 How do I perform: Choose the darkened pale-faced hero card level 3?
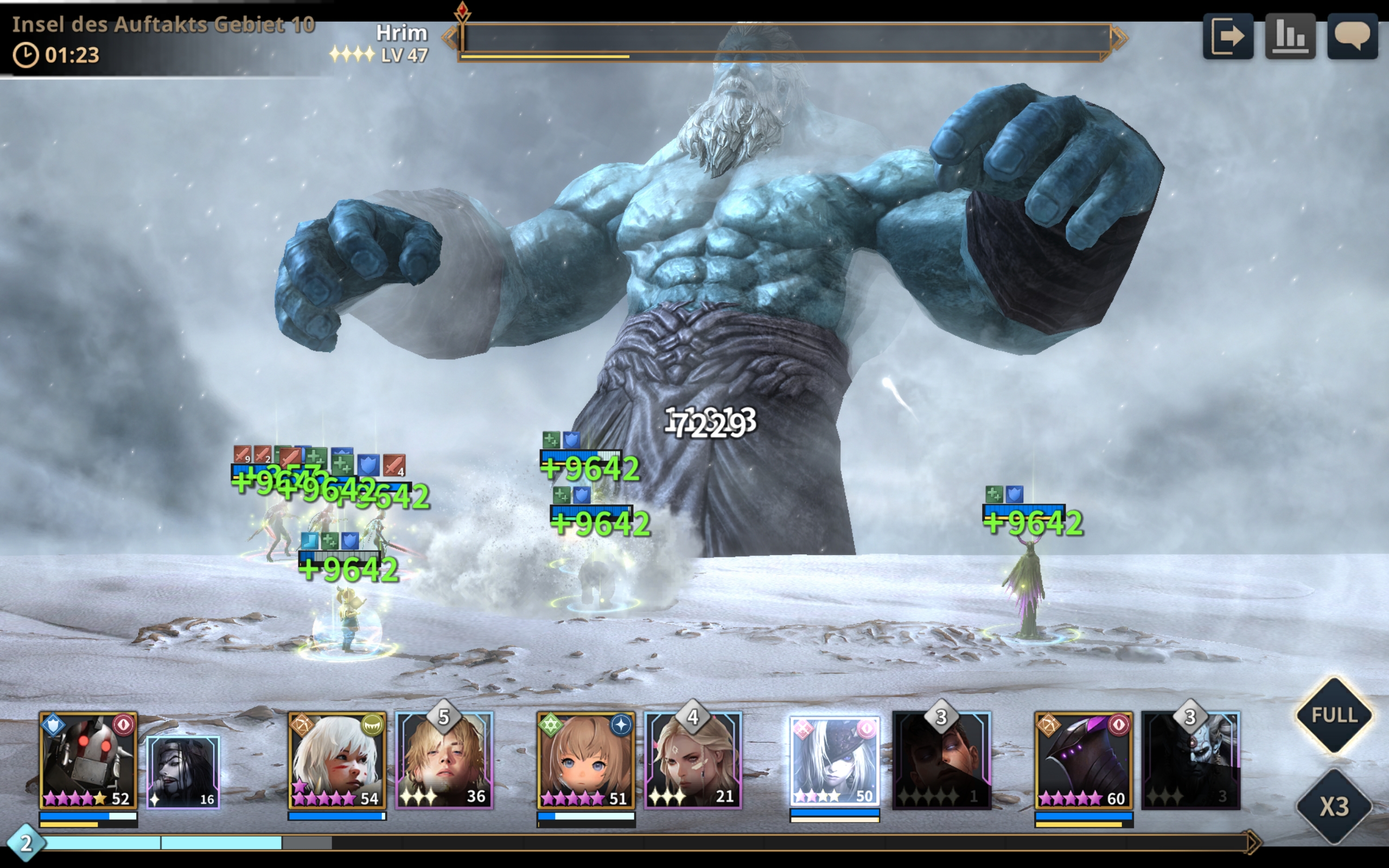(1190, 762)
